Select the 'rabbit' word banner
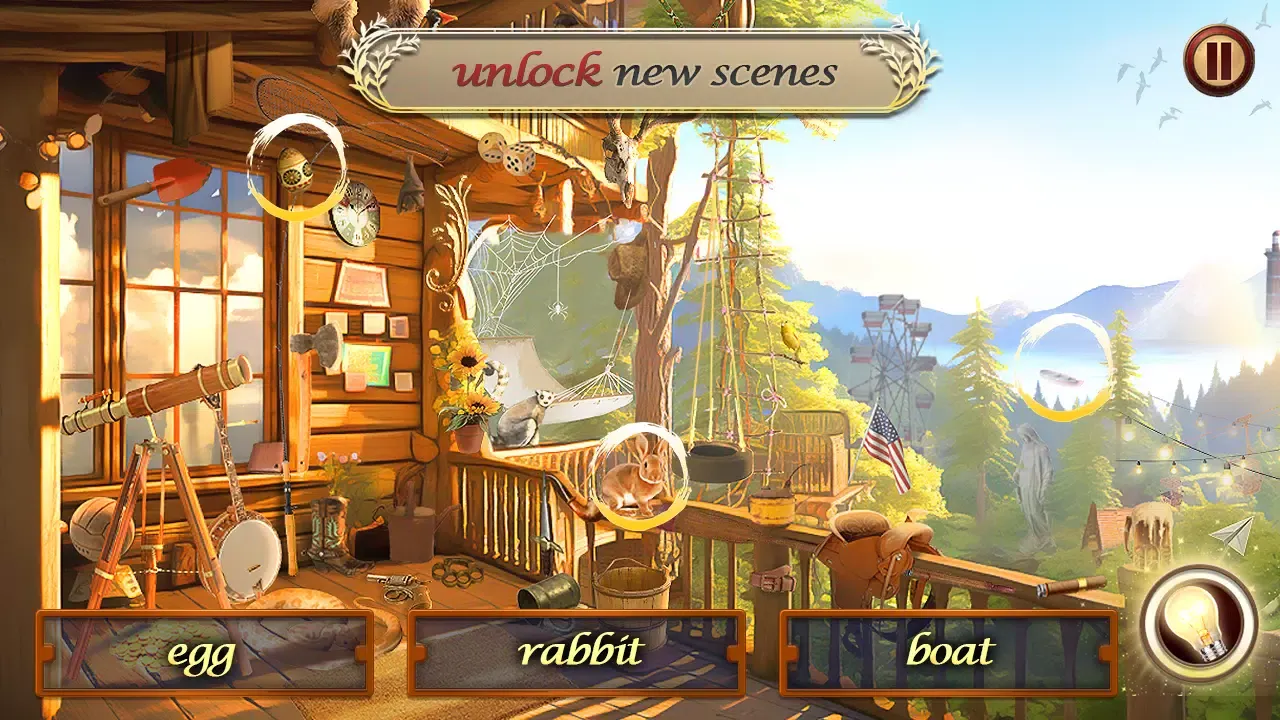Viewport: 1280px width, 720px height. pyautogui.click(x=580, y=653)
